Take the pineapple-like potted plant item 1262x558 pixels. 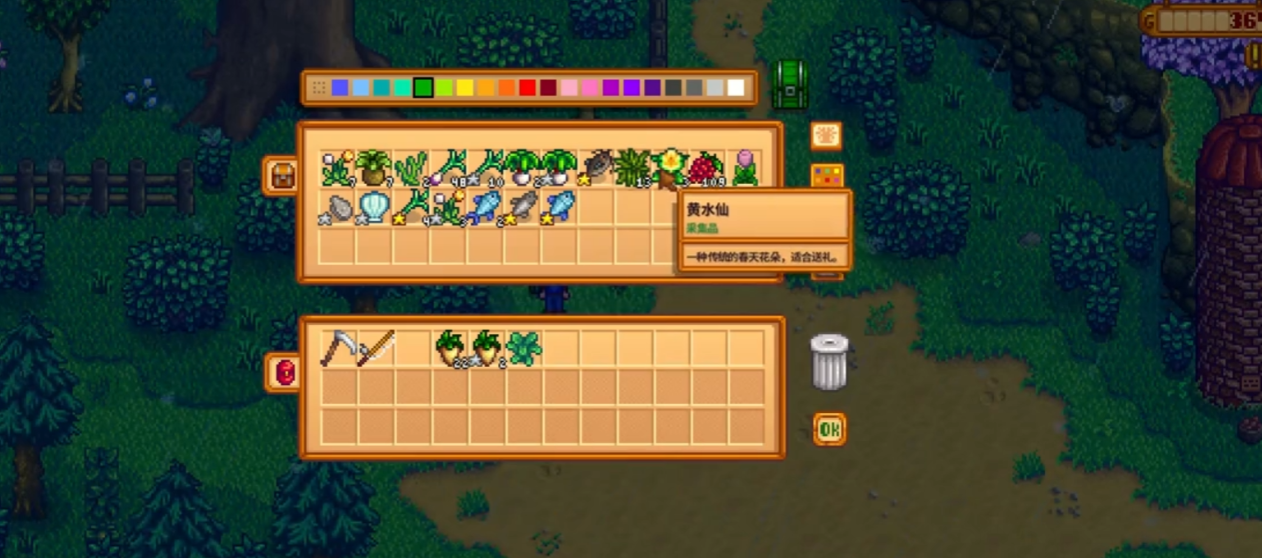click(375, 168)
